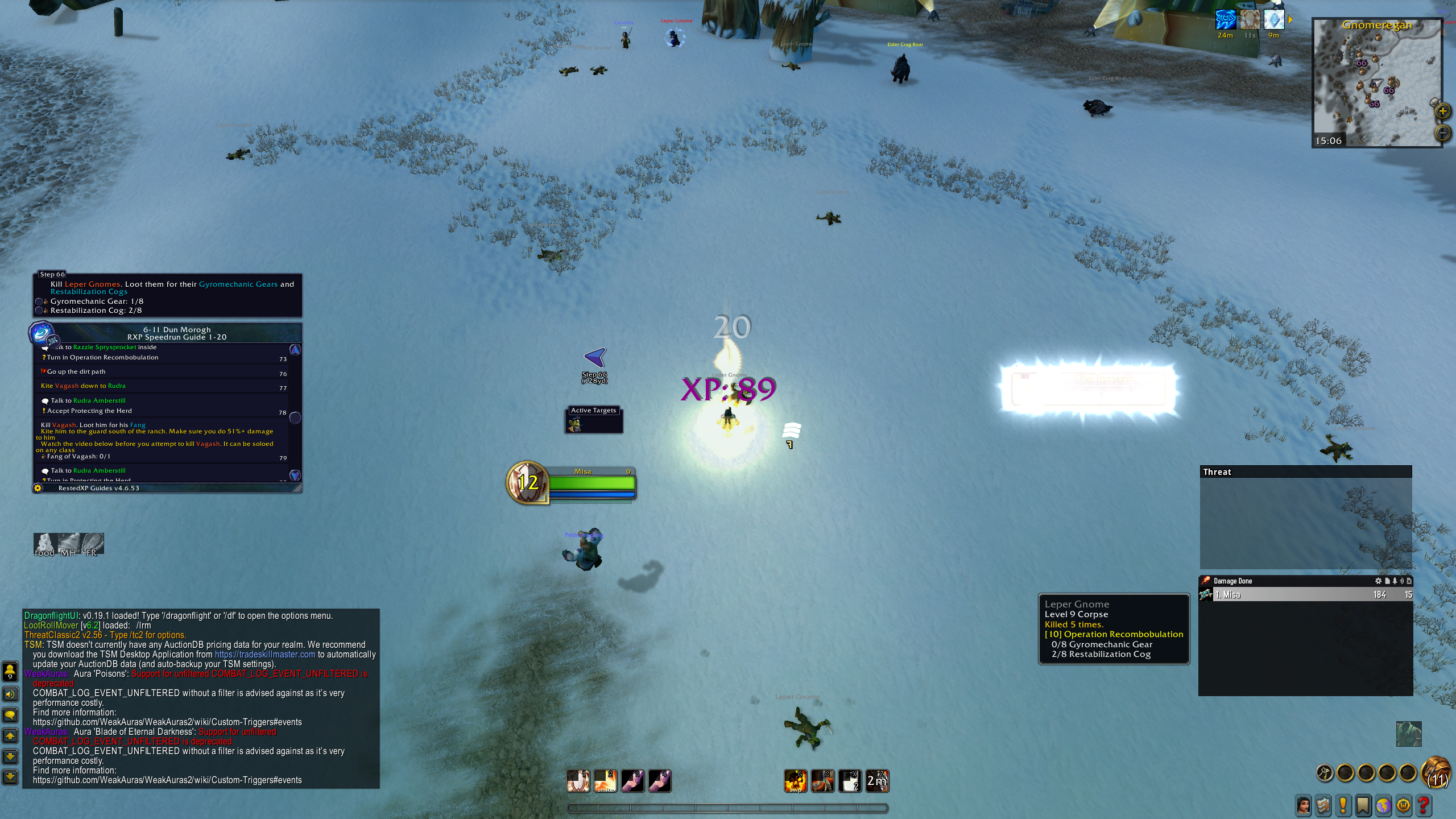Open the tradeskillmaster.com link in chat
The width and height of the screenshot is (1456, 819).
click(x=264, y=655)
